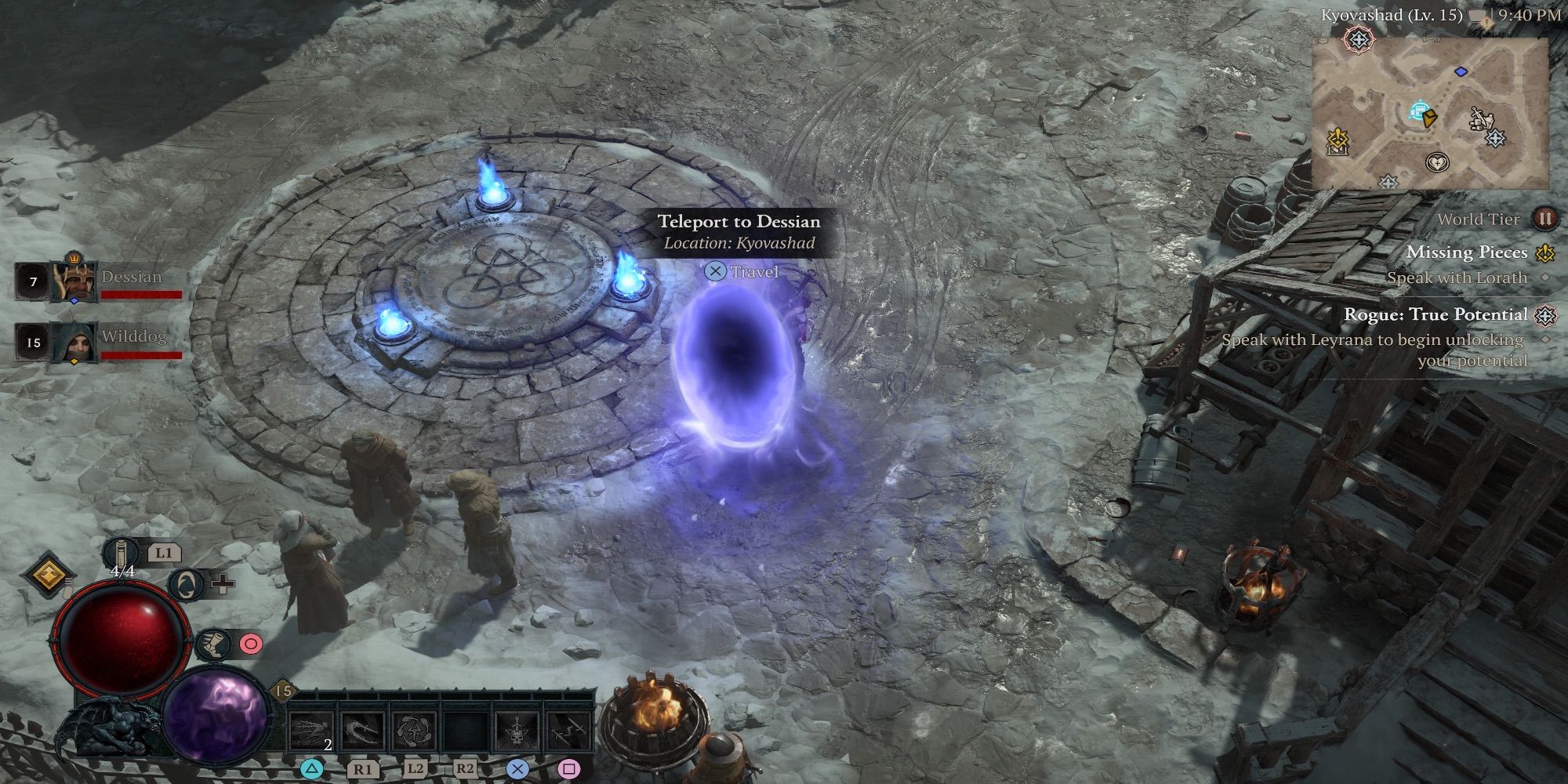Select the healer heart marker on minimap

click(x=1438, y=163)
